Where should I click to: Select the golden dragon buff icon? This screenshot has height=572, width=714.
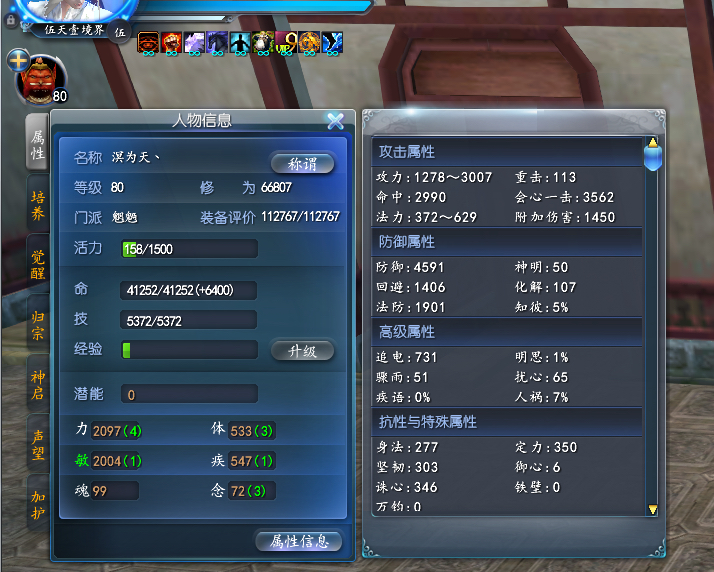(x=310, y=42)
